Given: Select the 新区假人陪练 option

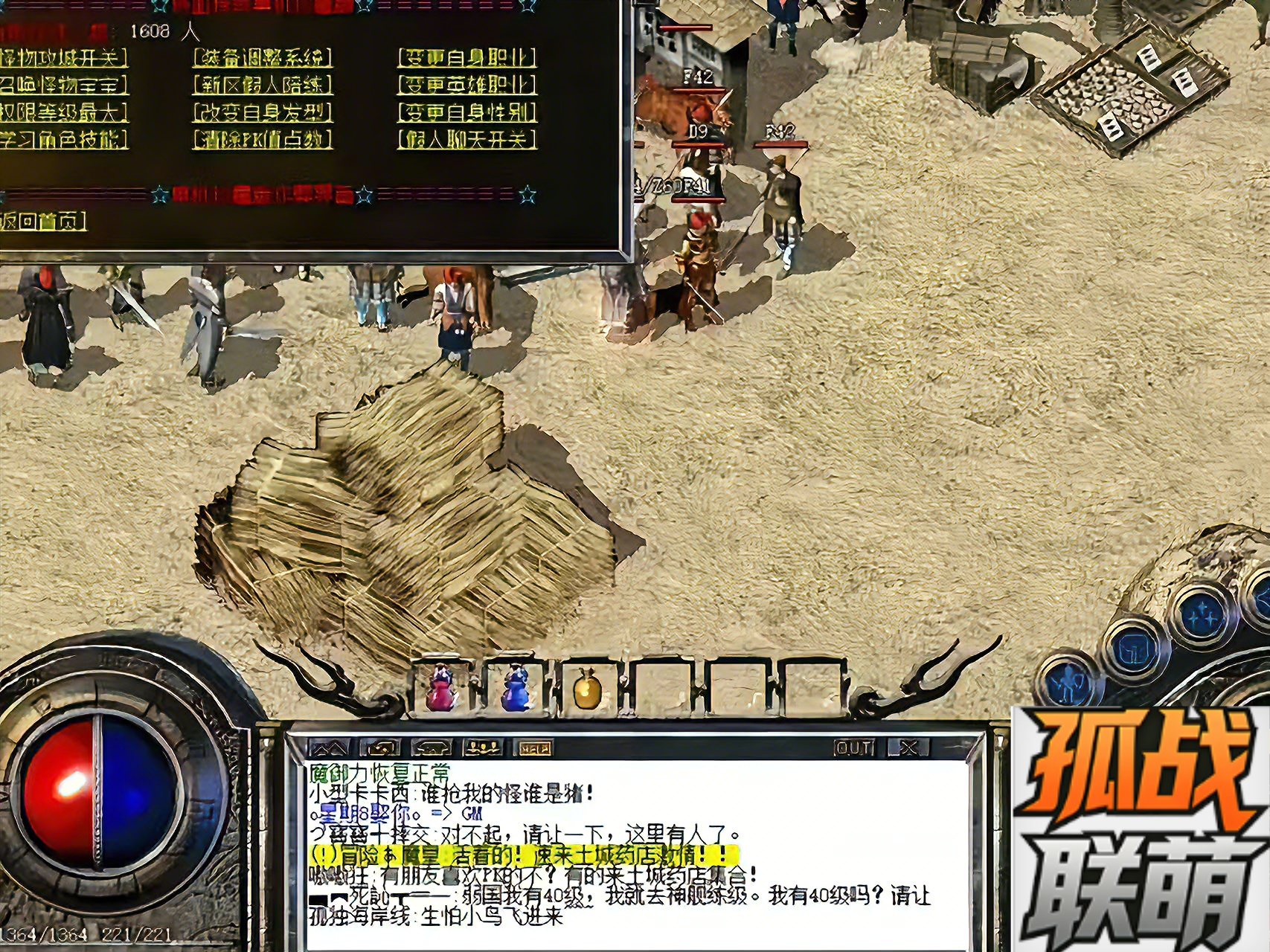Looking at the screenshot, I should click(x=262, y=85).
